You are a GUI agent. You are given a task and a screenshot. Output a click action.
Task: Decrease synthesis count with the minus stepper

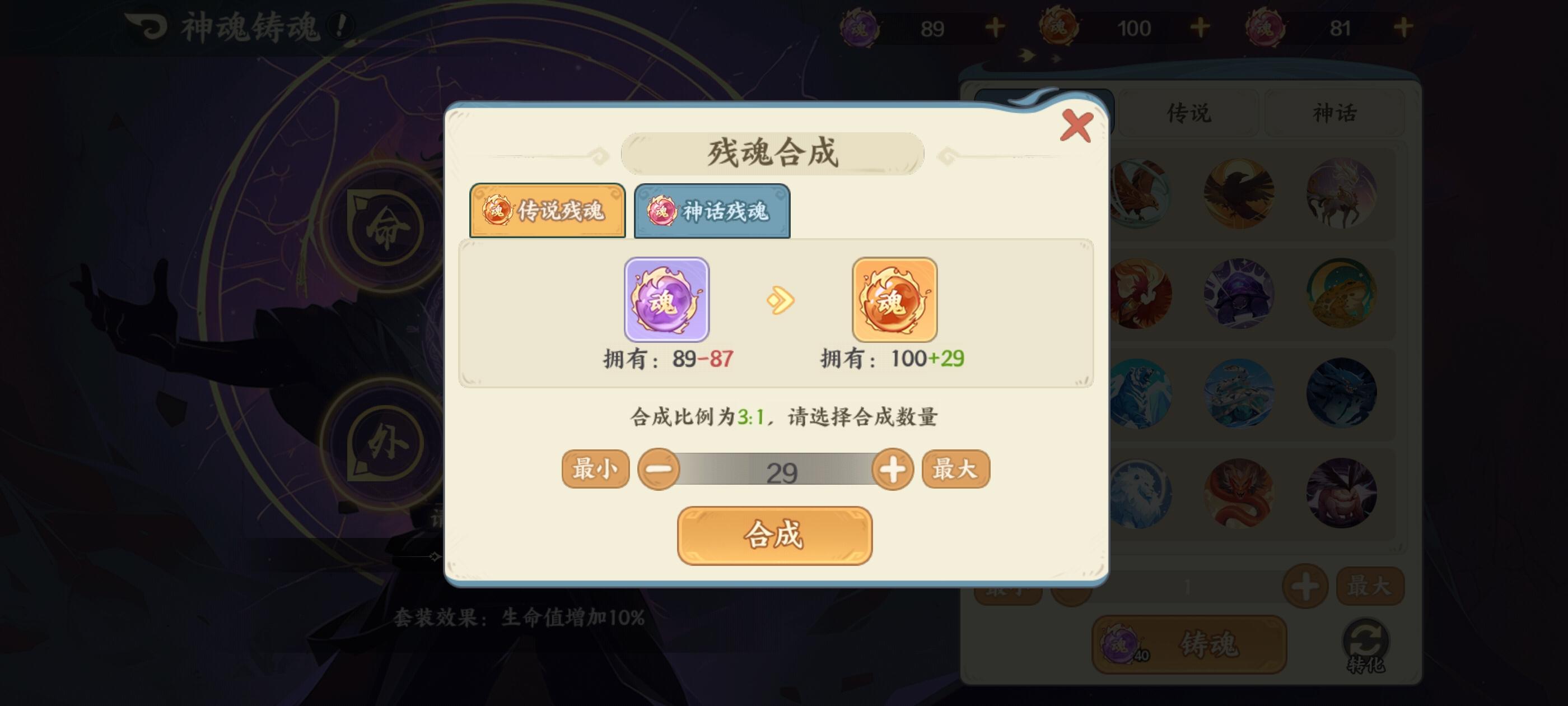pyautogui.click(x=659, y=468)
